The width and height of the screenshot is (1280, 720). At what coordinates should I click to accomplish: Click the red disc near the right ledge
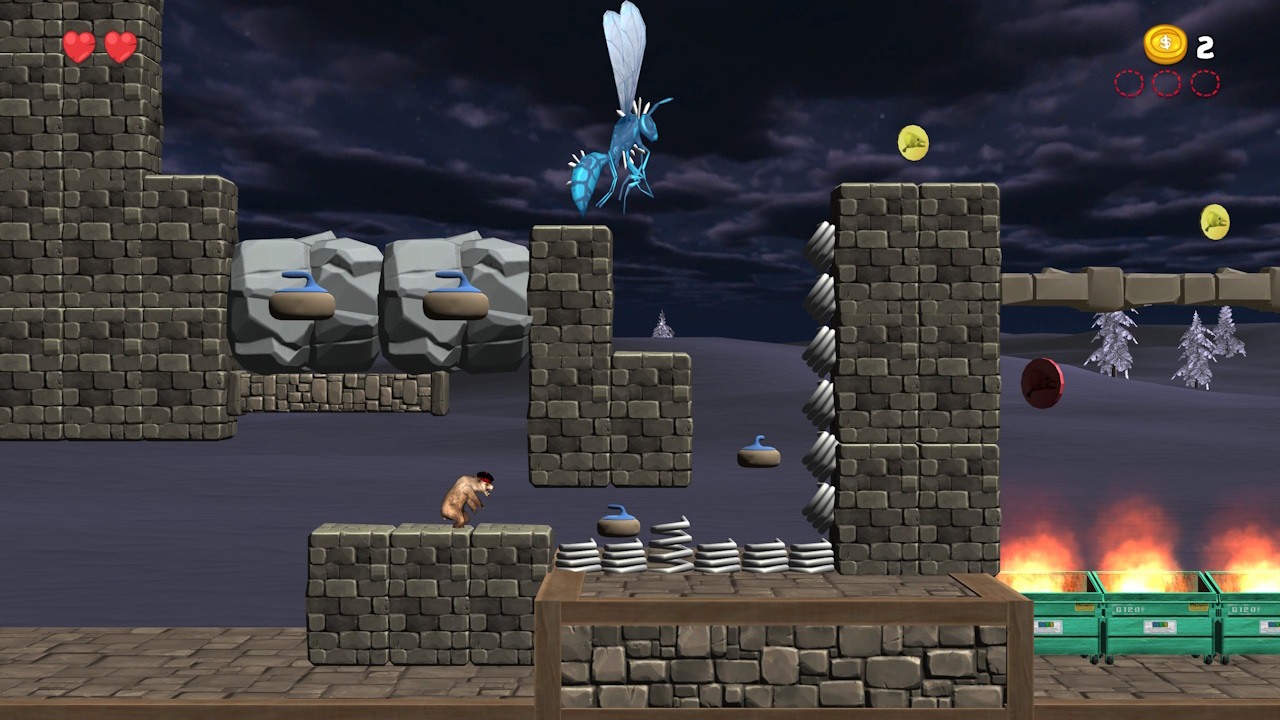pyautogui.click(x=1041, y=385)
